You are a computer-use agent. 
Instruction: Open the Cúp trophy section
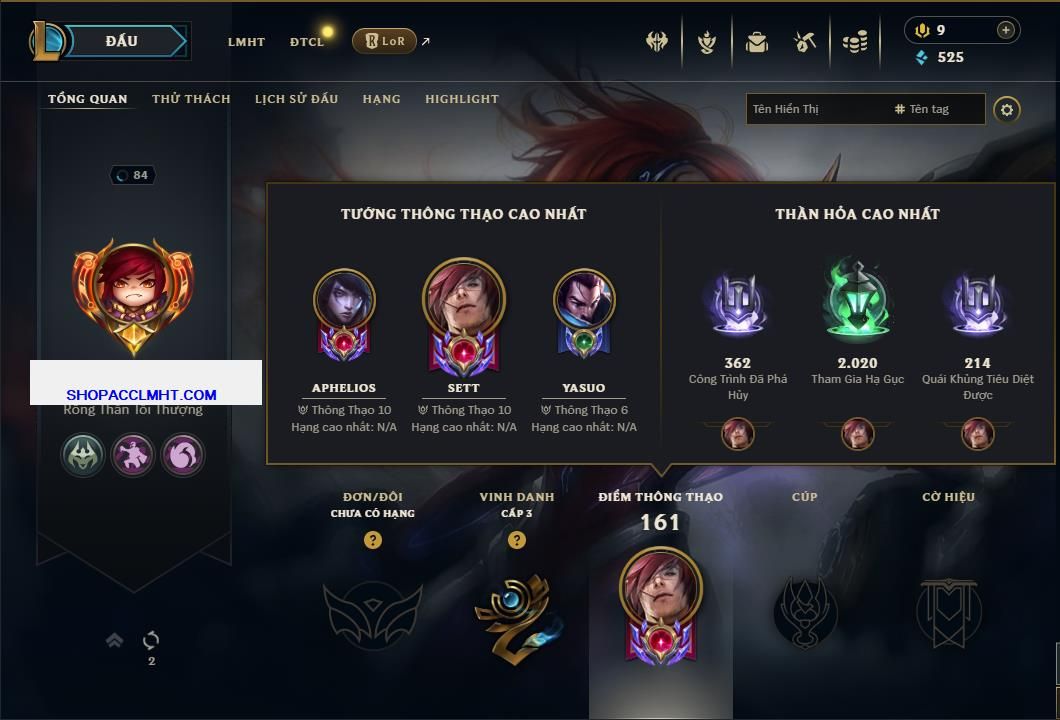[805, 610]
